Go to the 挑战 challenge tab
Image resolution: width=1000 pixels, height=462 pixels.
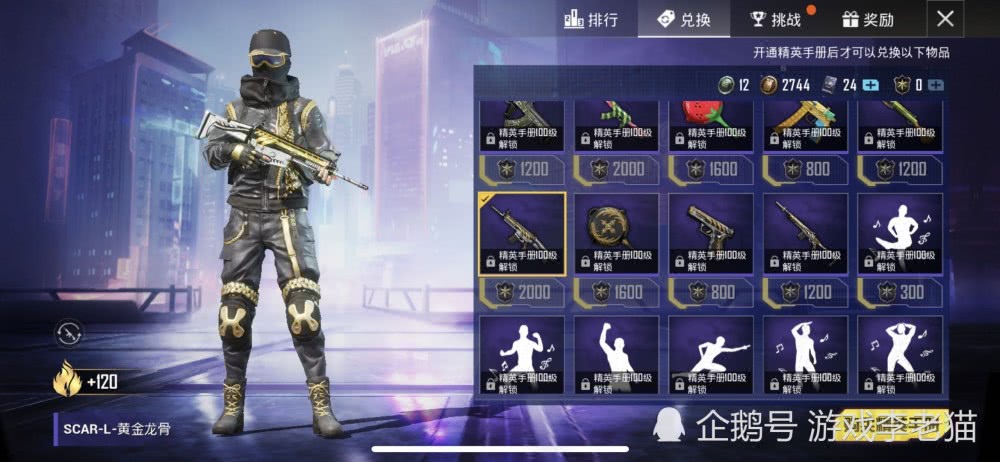tap(777, 19)
